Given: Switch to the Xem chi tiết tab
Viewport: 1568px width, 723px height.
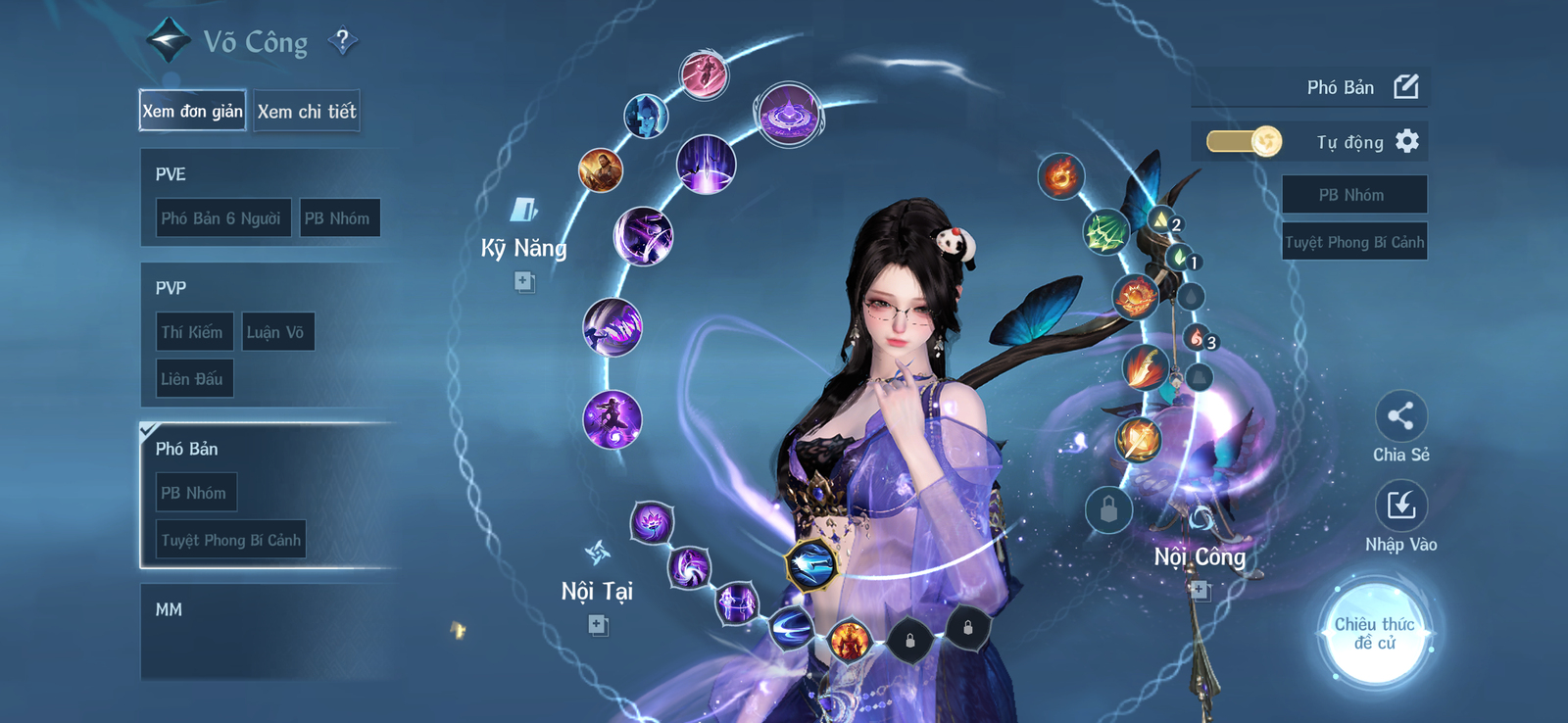Looking at the screenshot, I should click(307, 111).
